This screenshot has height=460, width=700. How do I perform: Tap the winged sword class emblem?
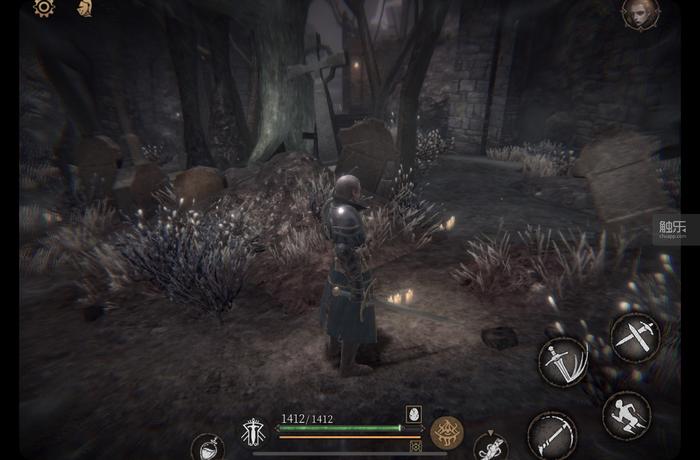pos(252,433)
